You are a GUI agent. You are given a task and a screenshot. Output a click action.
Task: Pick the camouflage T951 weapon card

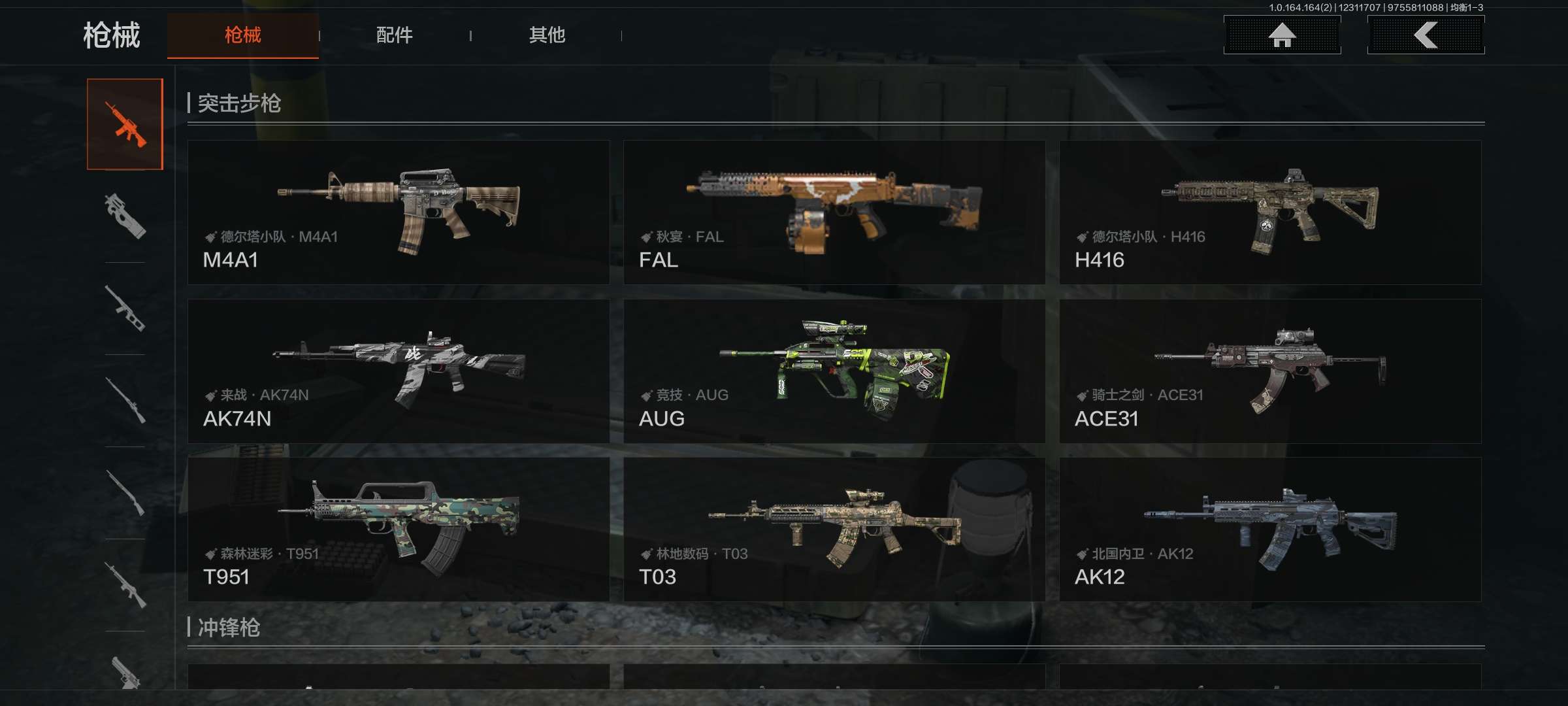click(x=399, y=529)
